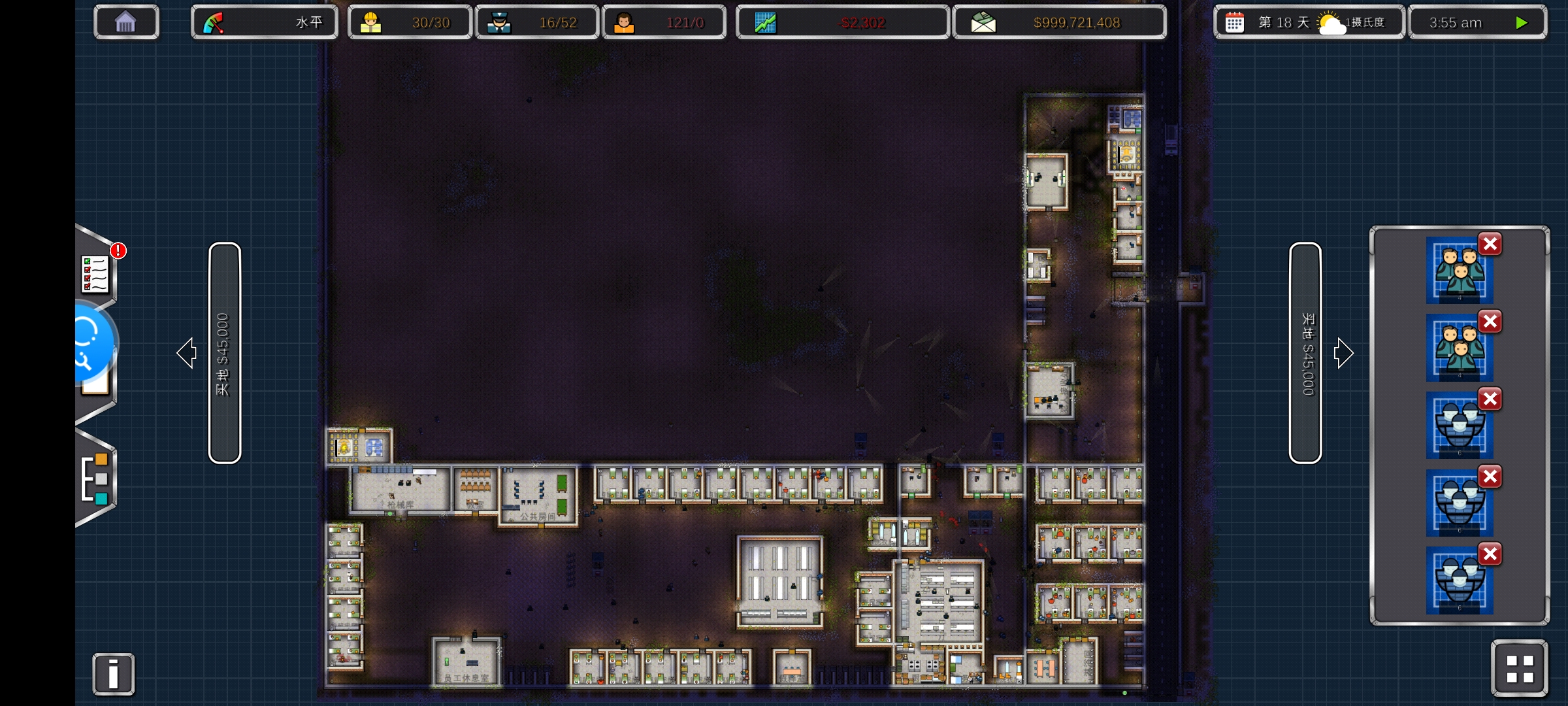Screen dimensions: 1568x706
Task: Show the workers count panel 30/30
Action: click(x=410, y=23)
